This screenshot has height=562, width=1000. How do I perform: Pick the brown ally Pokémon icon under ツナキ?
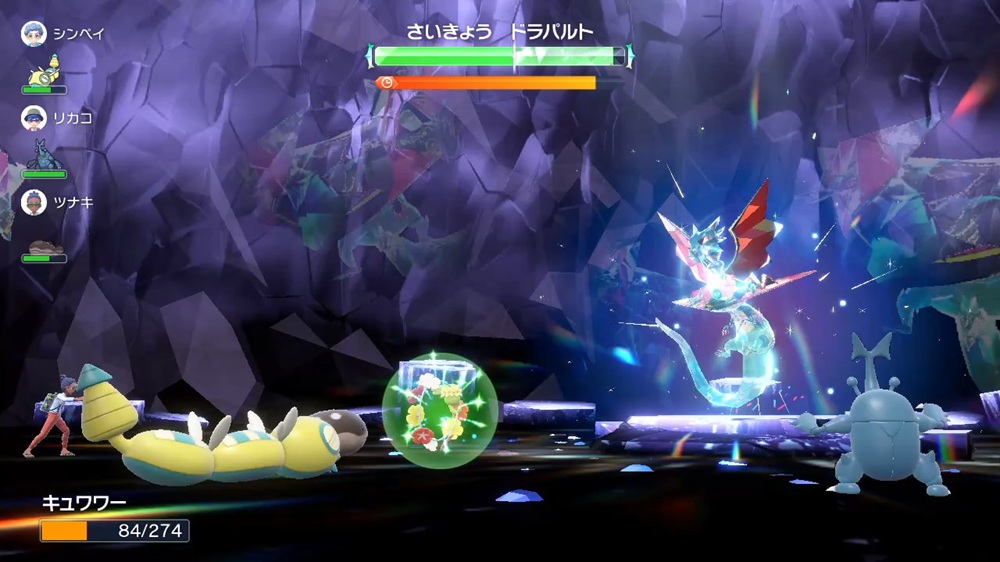(x=44, y=245)
